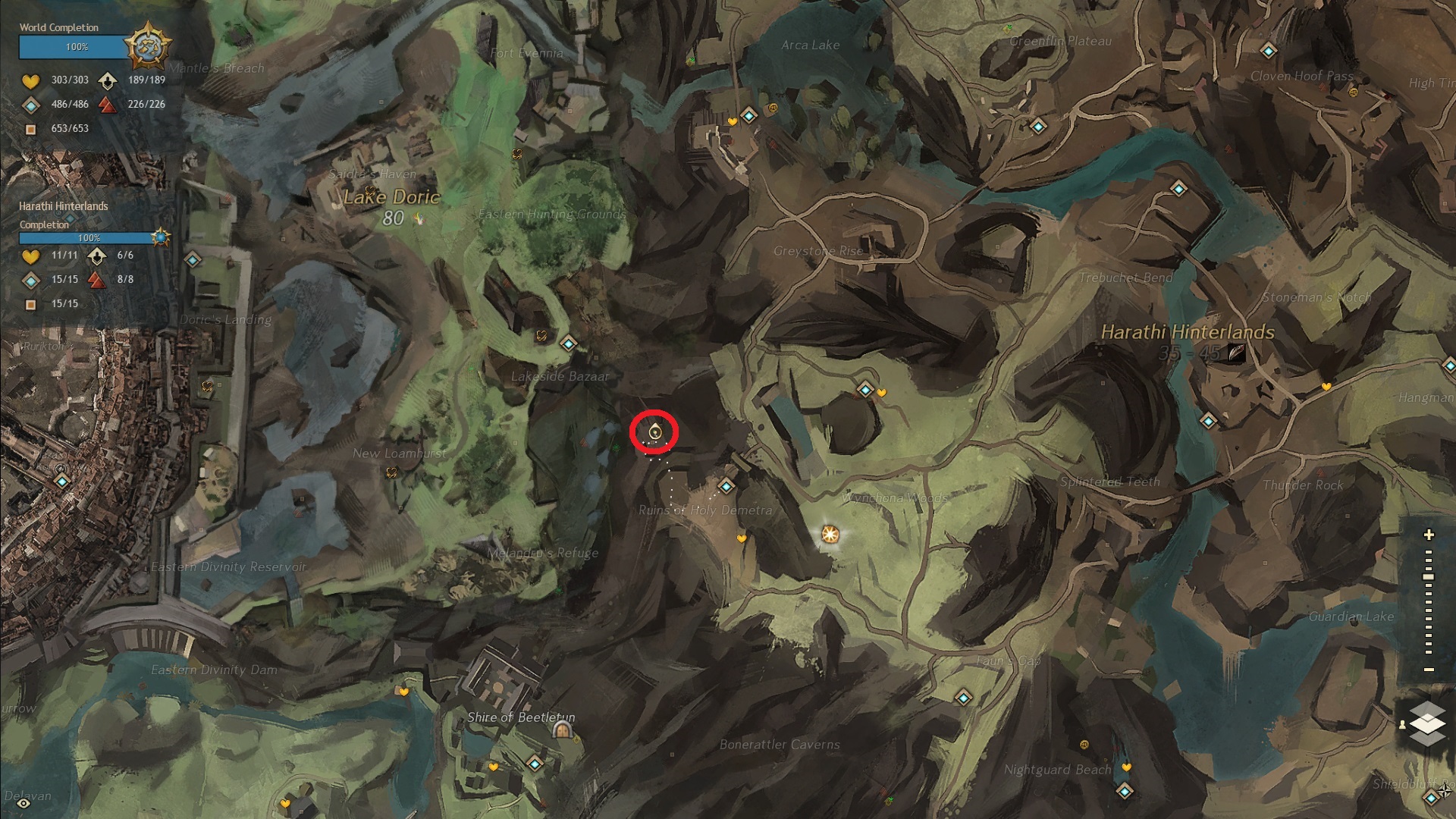Click the map zoom-out minus button
Viewport: 1456px width, 819px height.
tap(1429, 670)
